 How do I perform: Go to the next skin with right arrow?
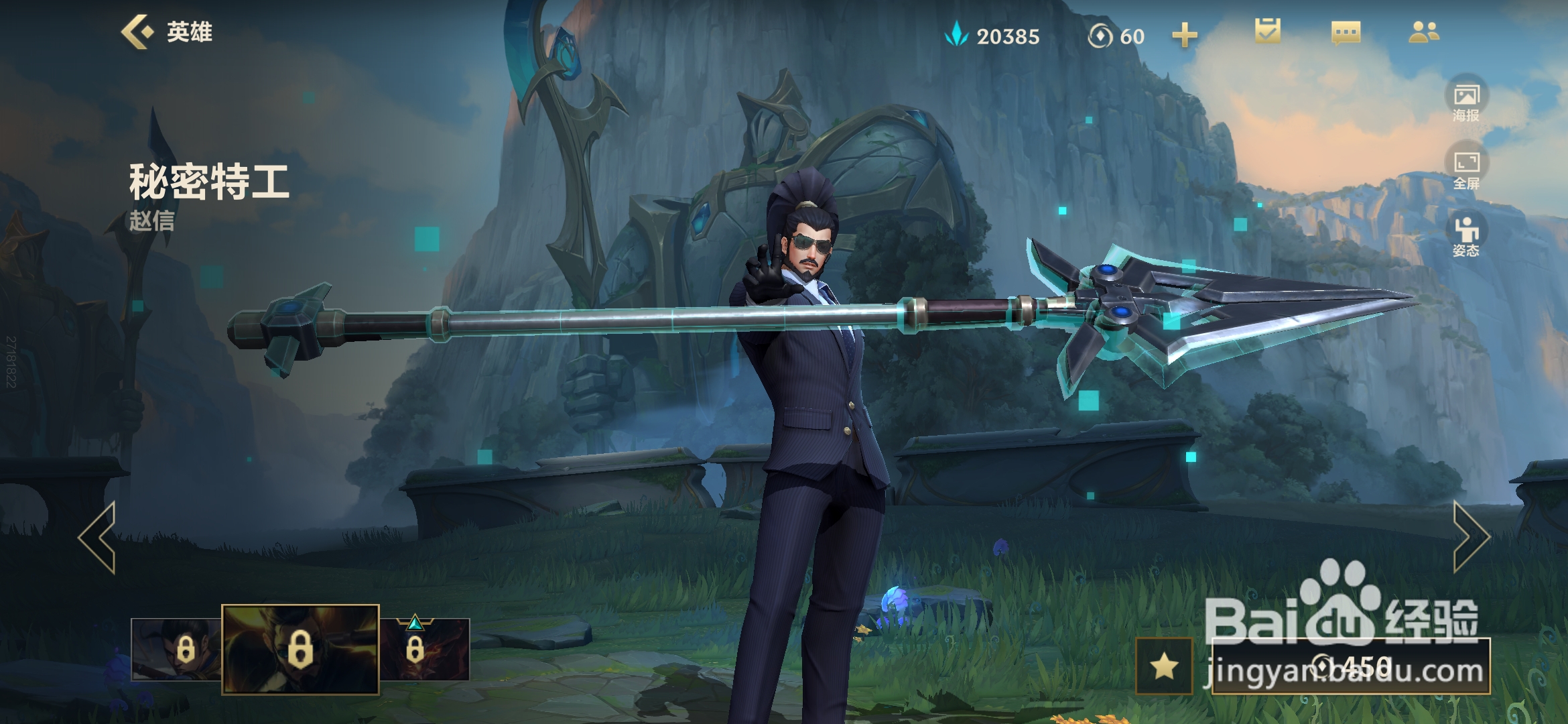point(1470,537)
